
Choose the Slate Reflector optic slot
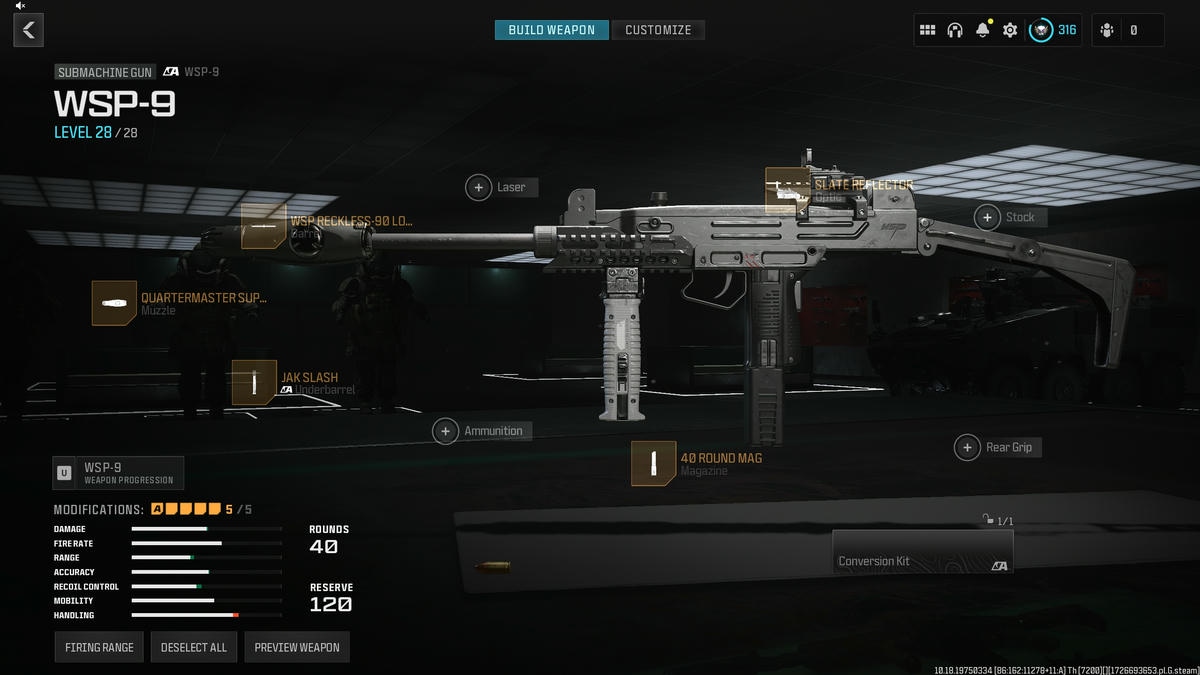786,190
